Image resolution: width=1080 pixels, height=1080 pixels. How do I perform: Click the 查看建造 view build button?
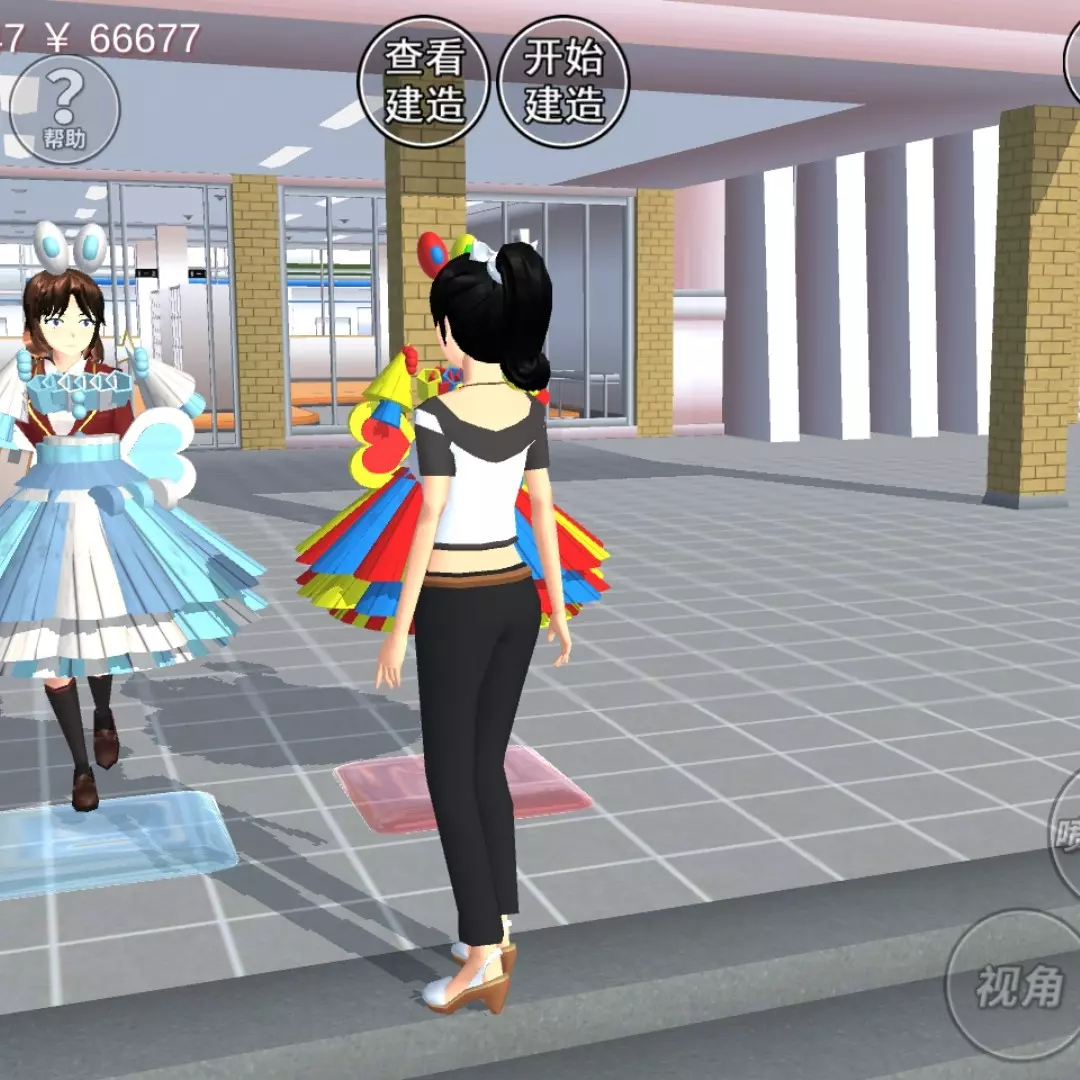[x=424, y=82]
